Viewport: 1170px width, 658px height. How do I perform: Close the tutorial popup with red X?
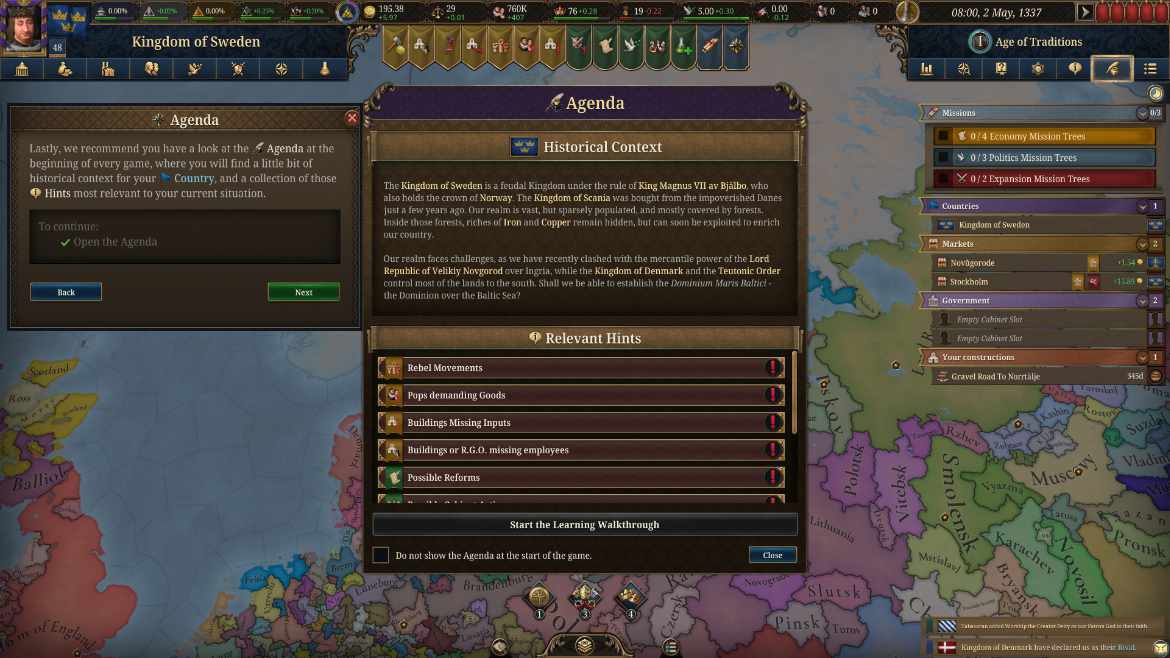coord(351,118)
